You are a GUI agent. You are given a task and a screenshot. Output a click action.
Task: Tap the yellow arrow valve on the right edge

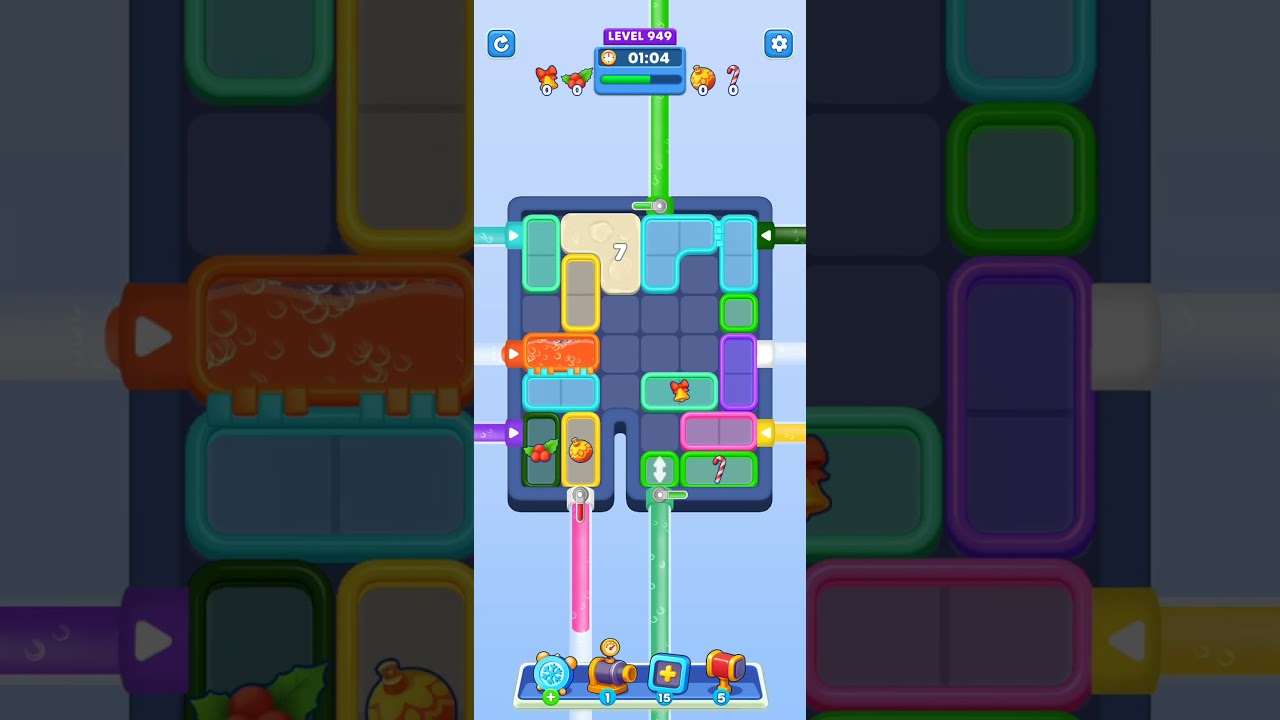pyautogui.click(x=766, y=432)
